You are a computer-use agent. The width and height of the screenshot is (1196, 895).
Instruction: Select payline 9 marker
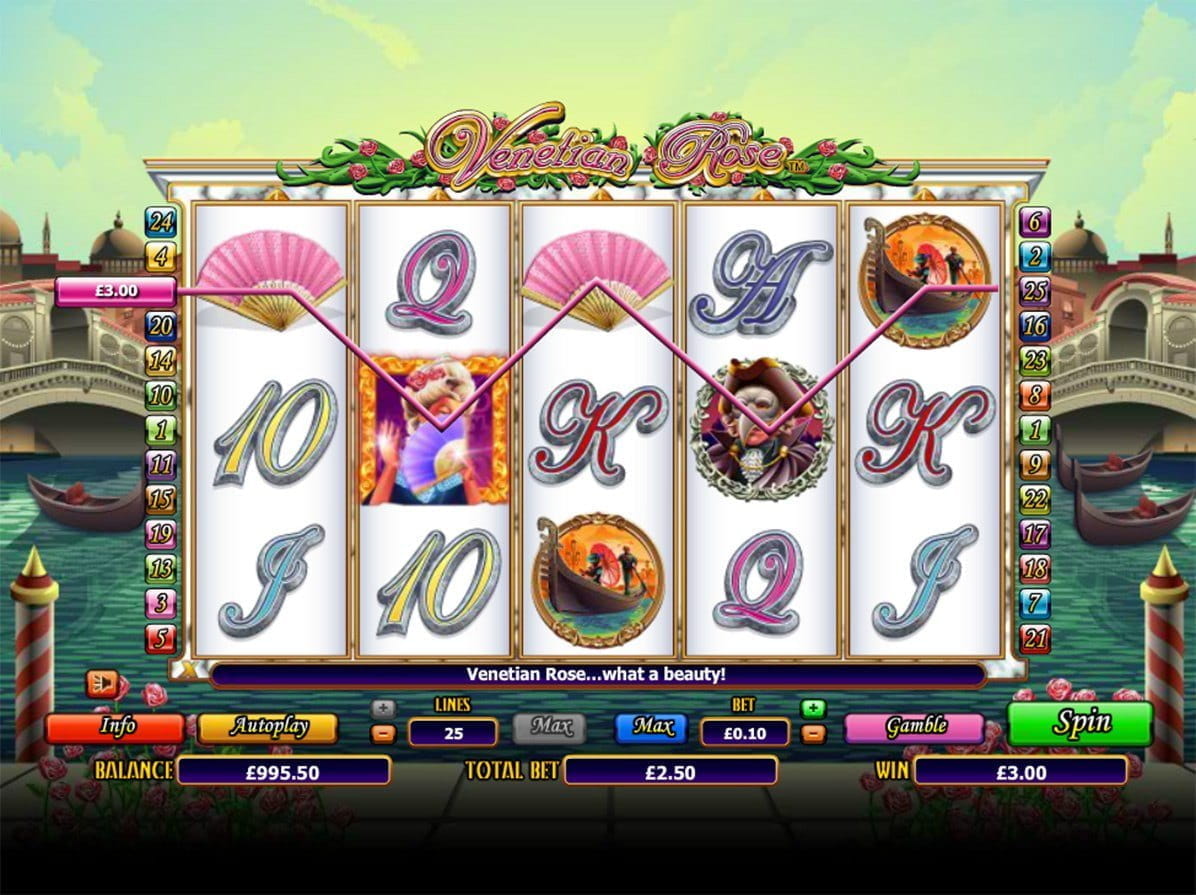coord(1034,464)
